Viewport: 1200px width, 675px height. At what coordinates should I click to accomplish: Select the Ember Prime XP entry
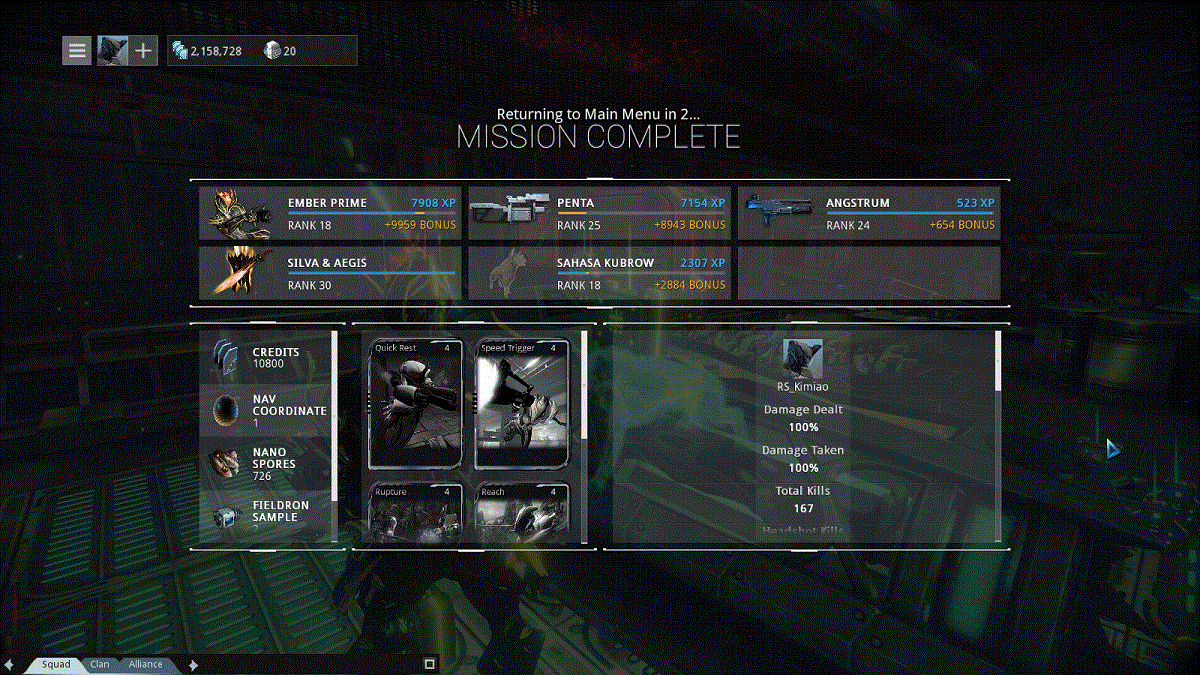point(330,214)
